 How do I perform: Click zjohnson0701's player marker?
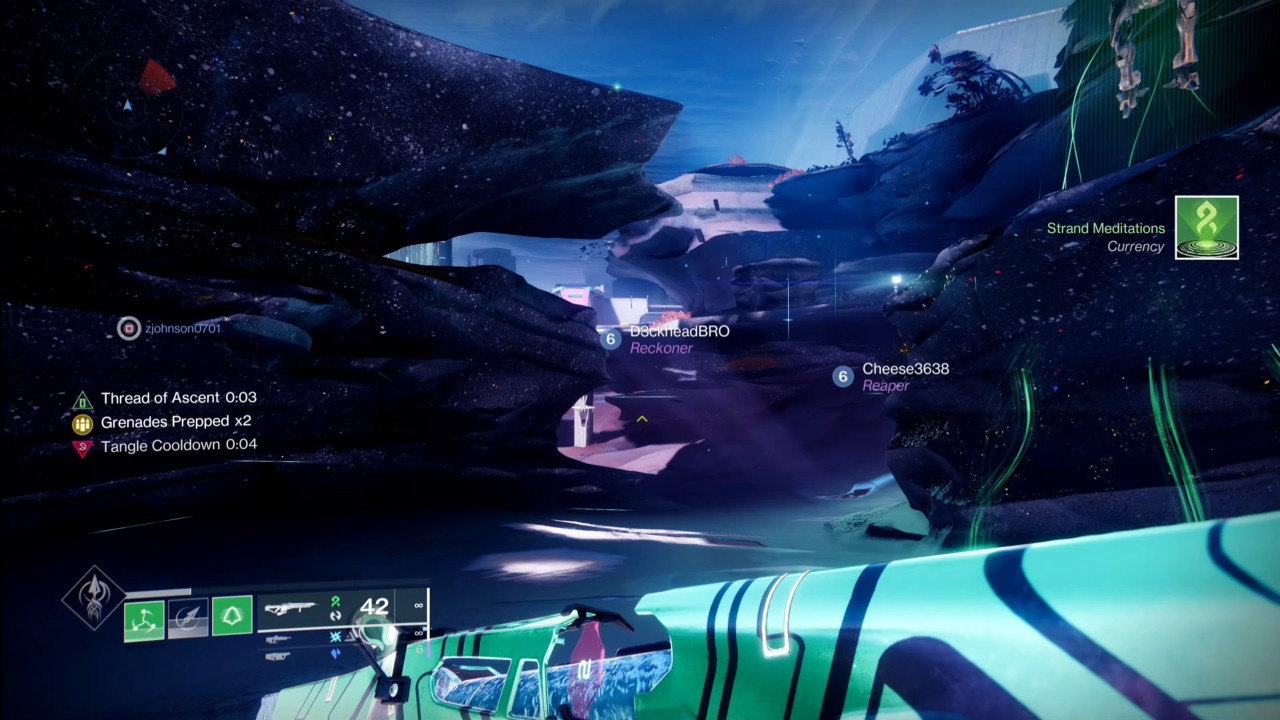pos(129,328)
